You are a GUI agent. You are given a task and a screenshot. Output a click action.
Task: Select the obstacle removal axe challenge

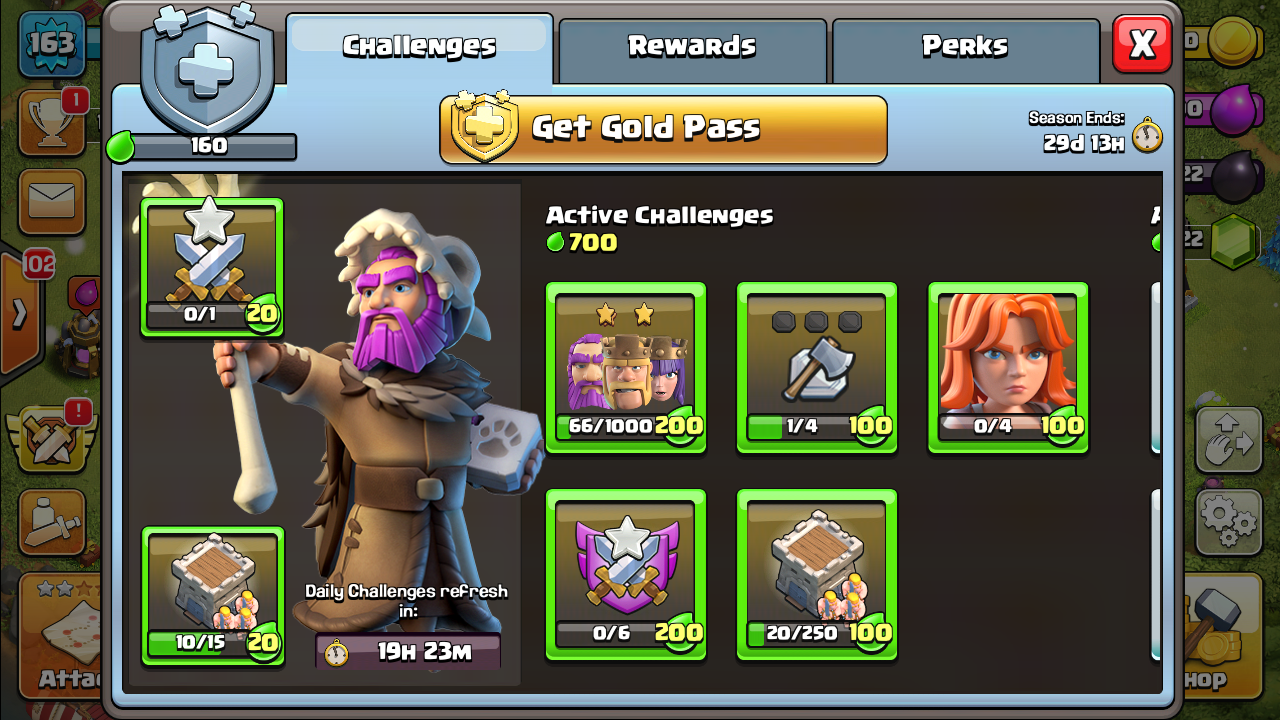816,365
